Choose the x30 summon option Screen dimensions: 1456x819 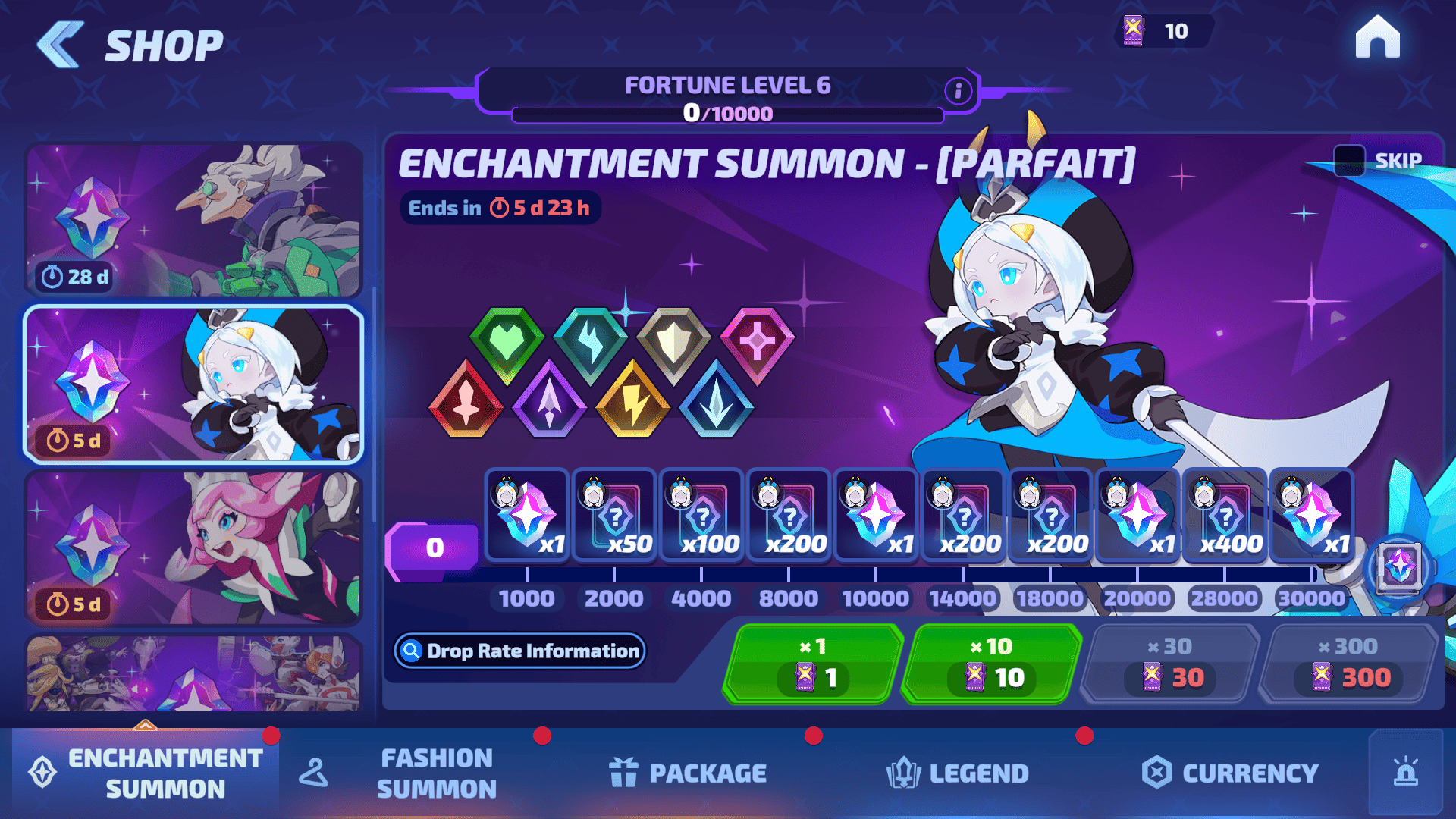point(1169,664)
